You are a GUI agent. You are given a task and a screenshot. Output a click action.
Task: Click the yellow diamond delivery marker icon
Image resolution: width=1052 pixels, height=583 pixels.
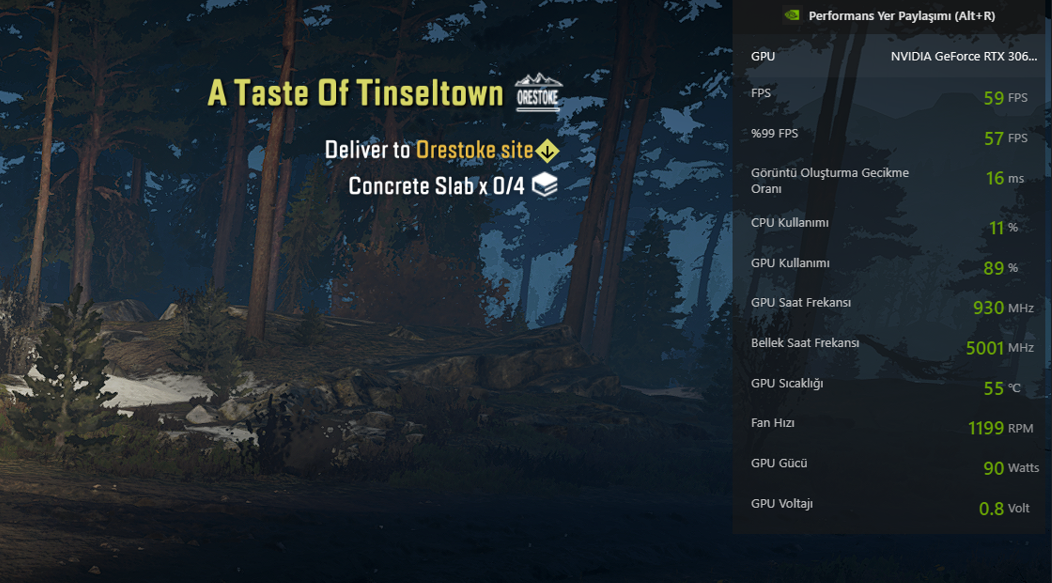point(547,151)
